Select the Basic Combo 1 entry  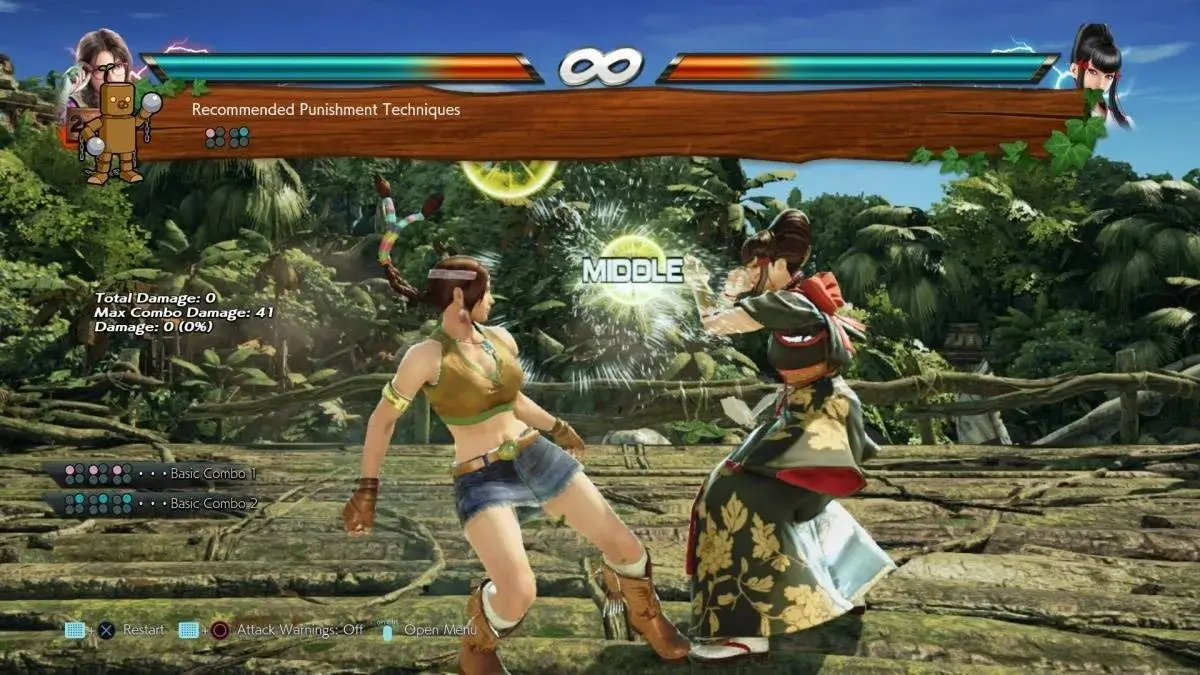[x=213, y=473]
